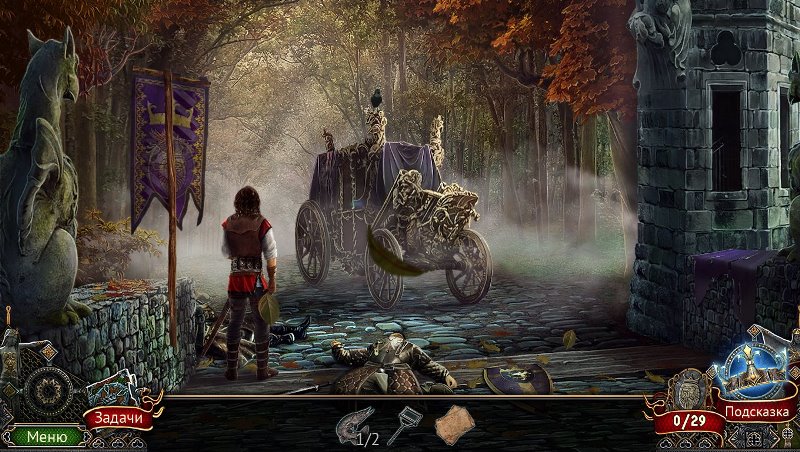Select the metal fish-shaped piece in inventory
Screen dimensions: 800x452
tap(354, 422)
